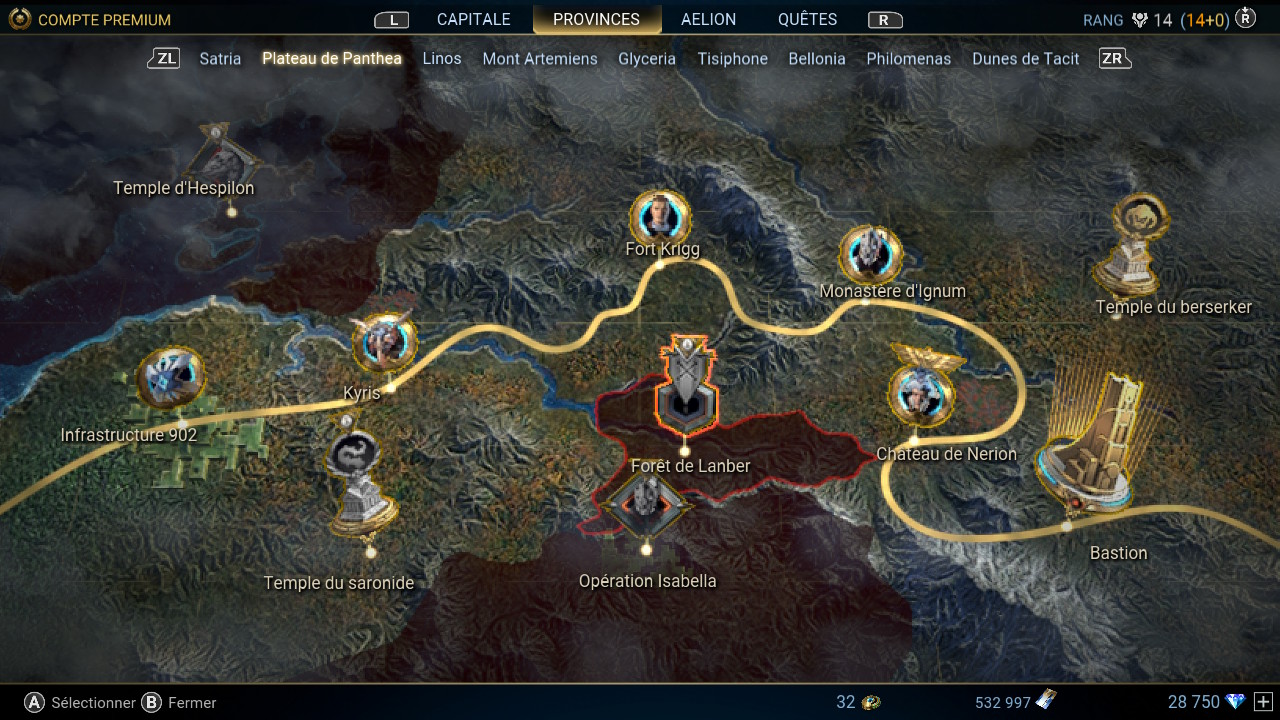Choose the Linos province
This screenshot has height=720, width=1280.
(x=442, y=59)
